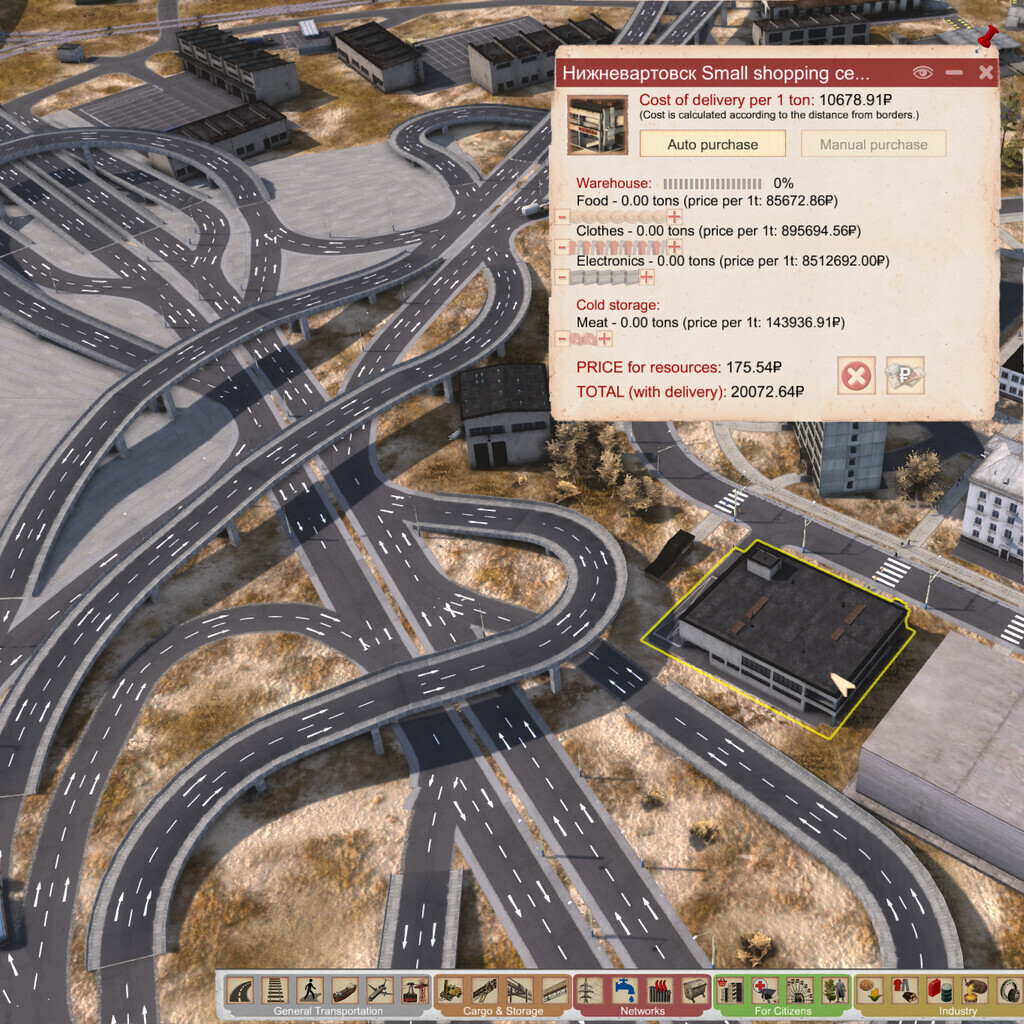The width and height of the screenshot is (1024, 1024).
Task: Open the road construction tool
Action: point(240,990)
